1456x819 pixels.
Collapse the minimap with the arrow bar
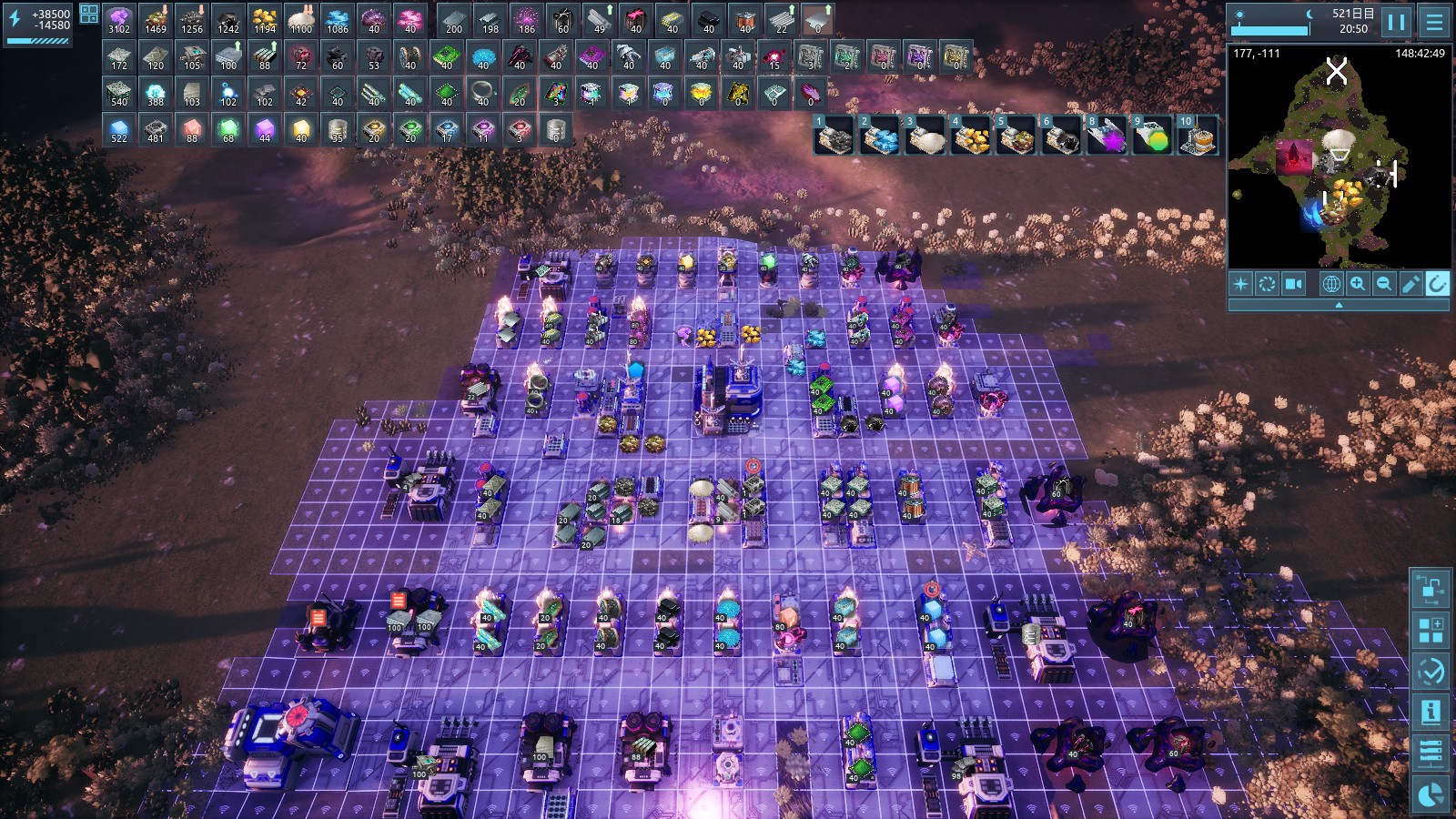click(x=1338, y=306)
